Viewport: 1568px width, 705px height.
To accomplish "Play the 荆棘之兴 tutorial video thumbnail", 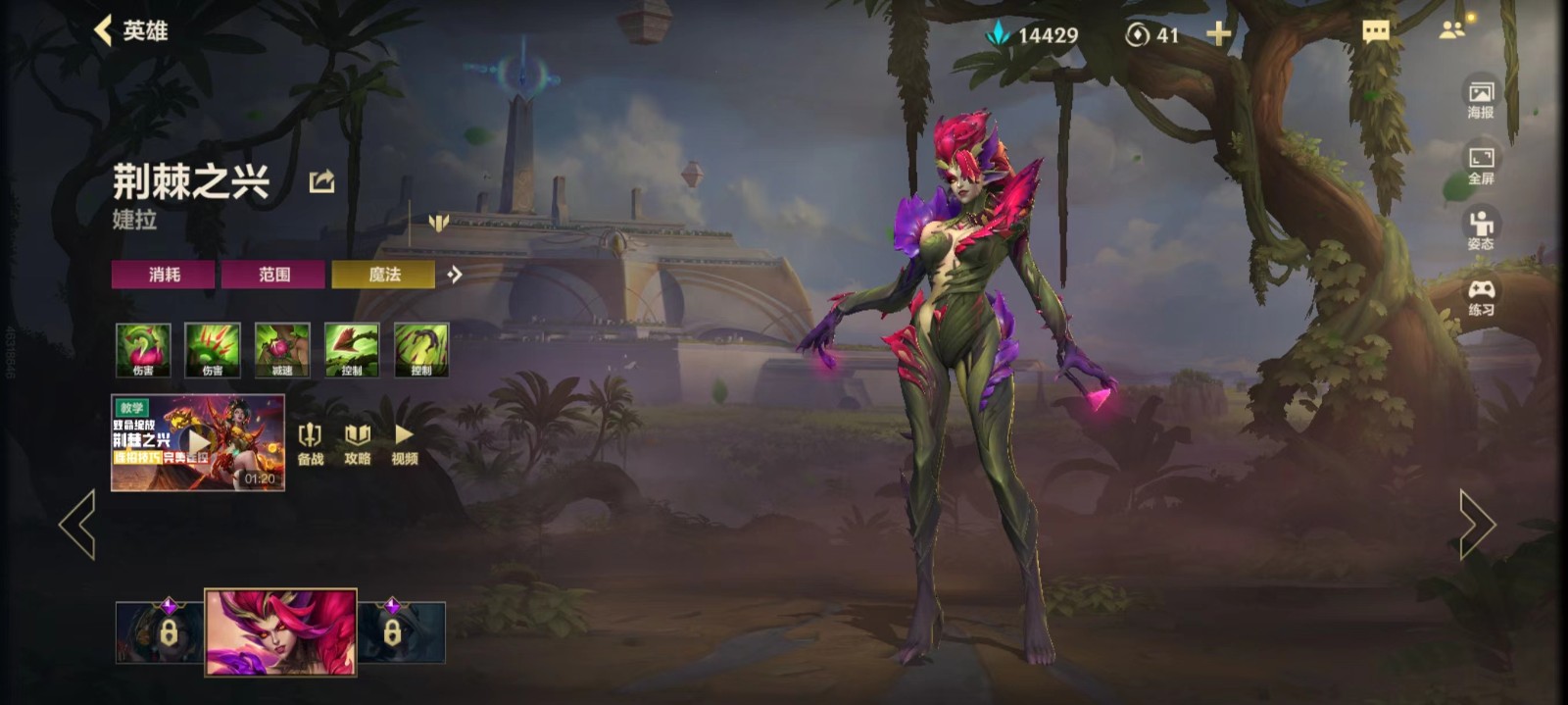I will pos(198,442).
